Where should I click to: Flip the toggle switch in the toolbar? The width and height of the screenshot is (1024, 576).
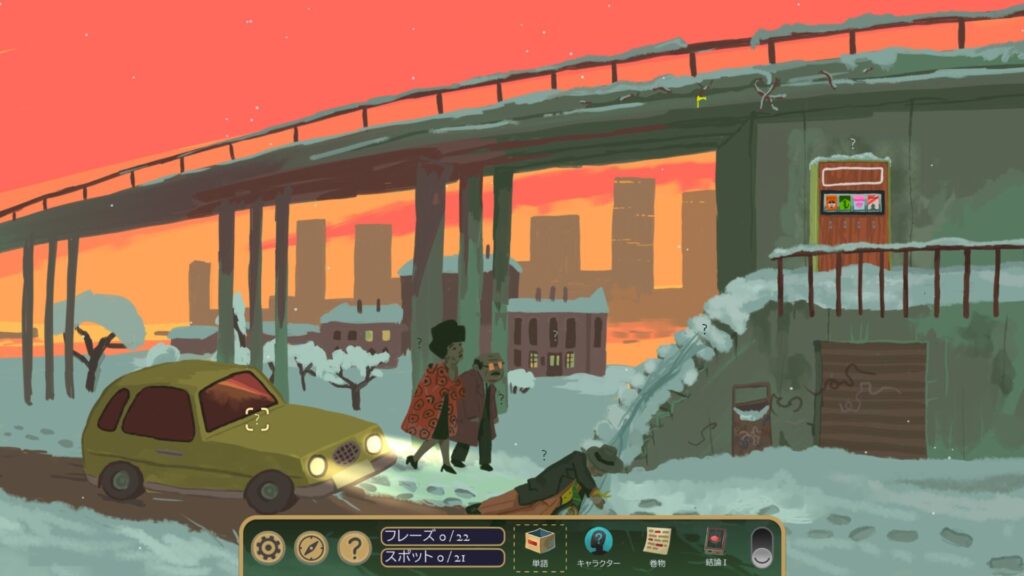tap(763, 547)
